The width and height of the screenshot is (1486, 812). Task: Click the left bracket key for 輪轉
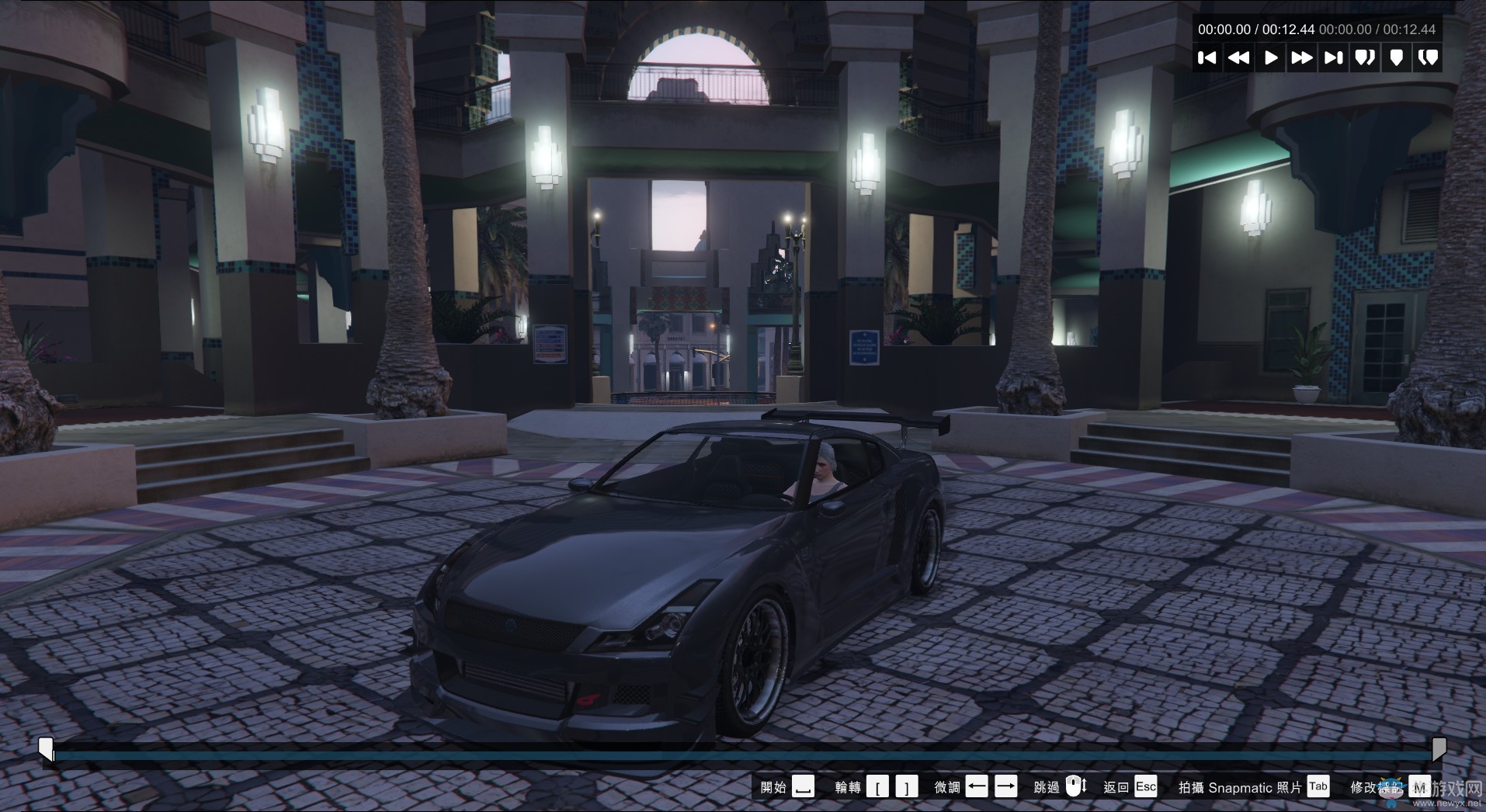coord(879,786)
